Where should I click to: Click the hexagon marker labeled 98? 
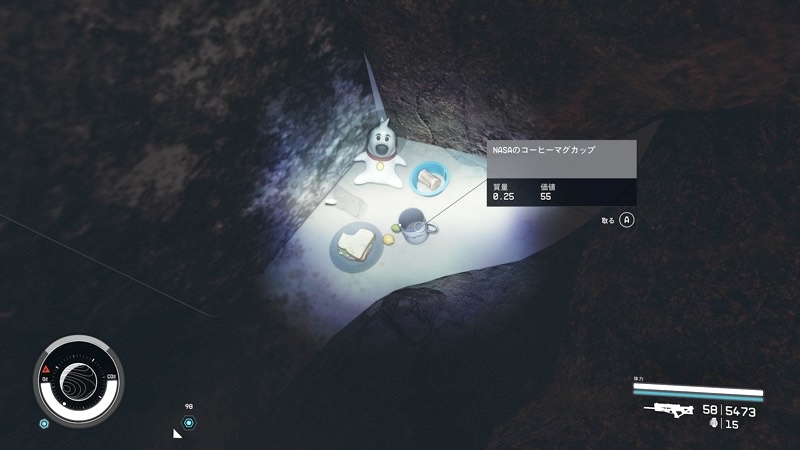point(189,423)
